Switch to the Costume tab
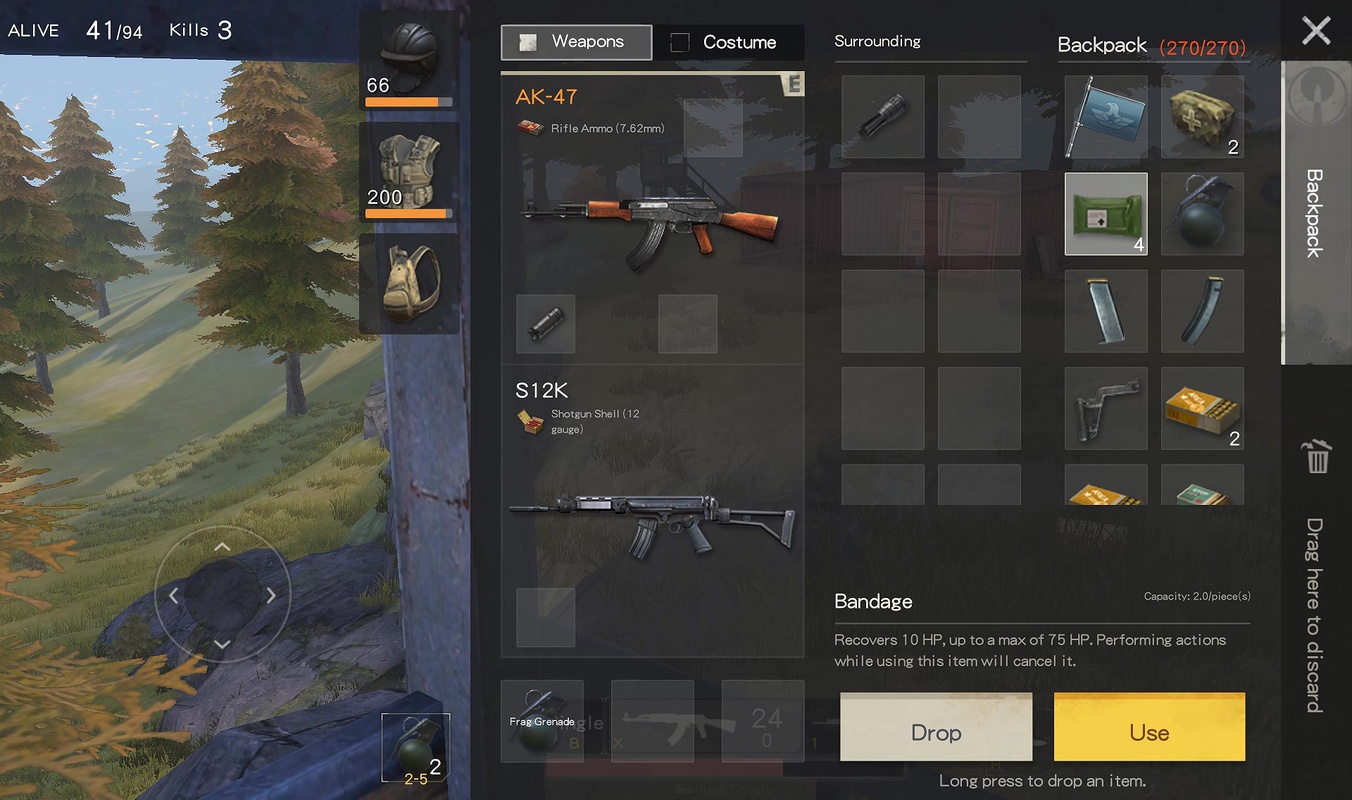The image size is (1352, 800). pos(727,42)
